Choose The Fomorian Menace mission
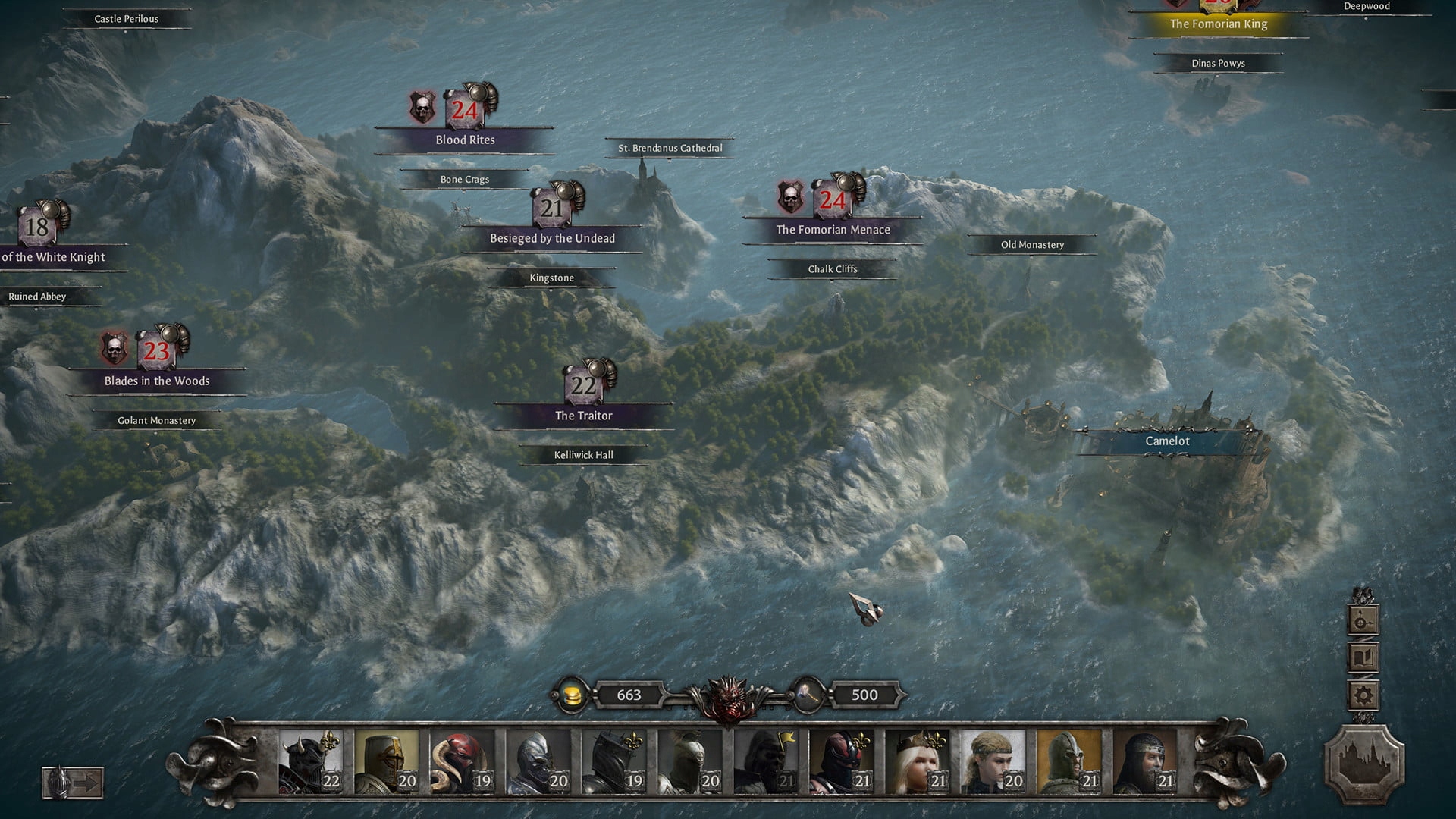 click(833, 229)
